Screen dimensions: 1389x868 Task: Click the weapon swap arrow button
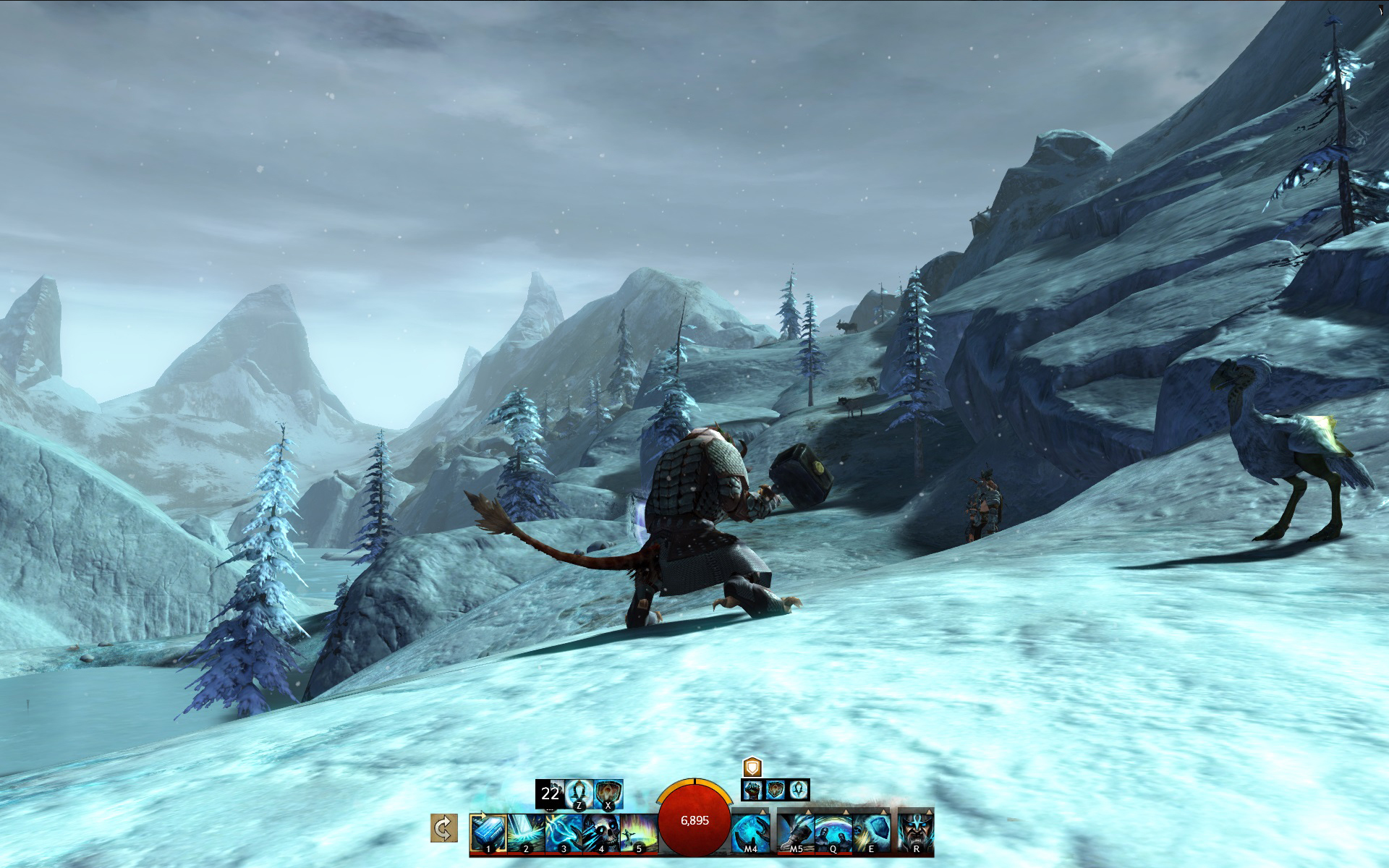[443, 827]
